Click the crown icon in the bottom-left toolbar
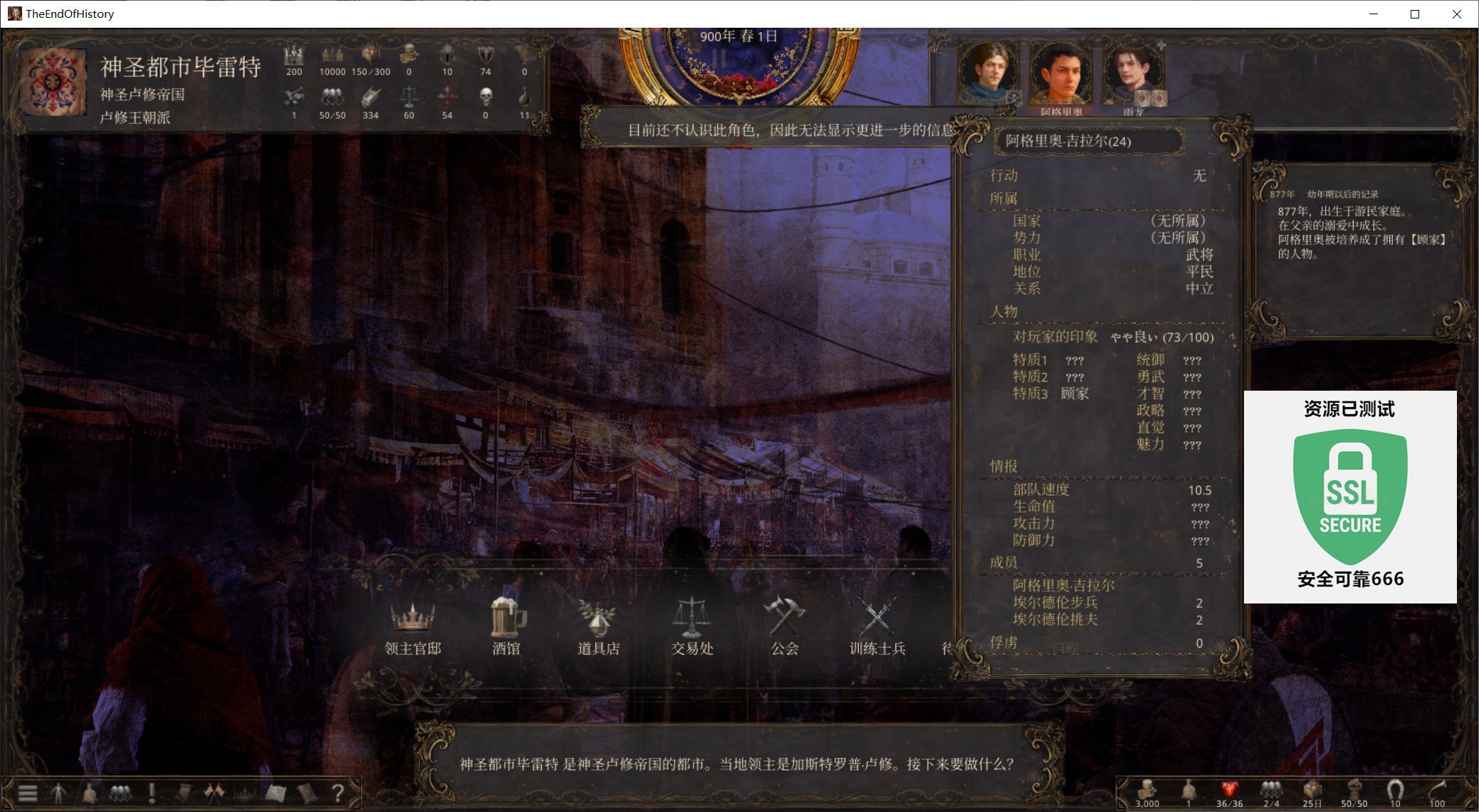This screenshot has height=812, width=1479. (x=244, y=792)
